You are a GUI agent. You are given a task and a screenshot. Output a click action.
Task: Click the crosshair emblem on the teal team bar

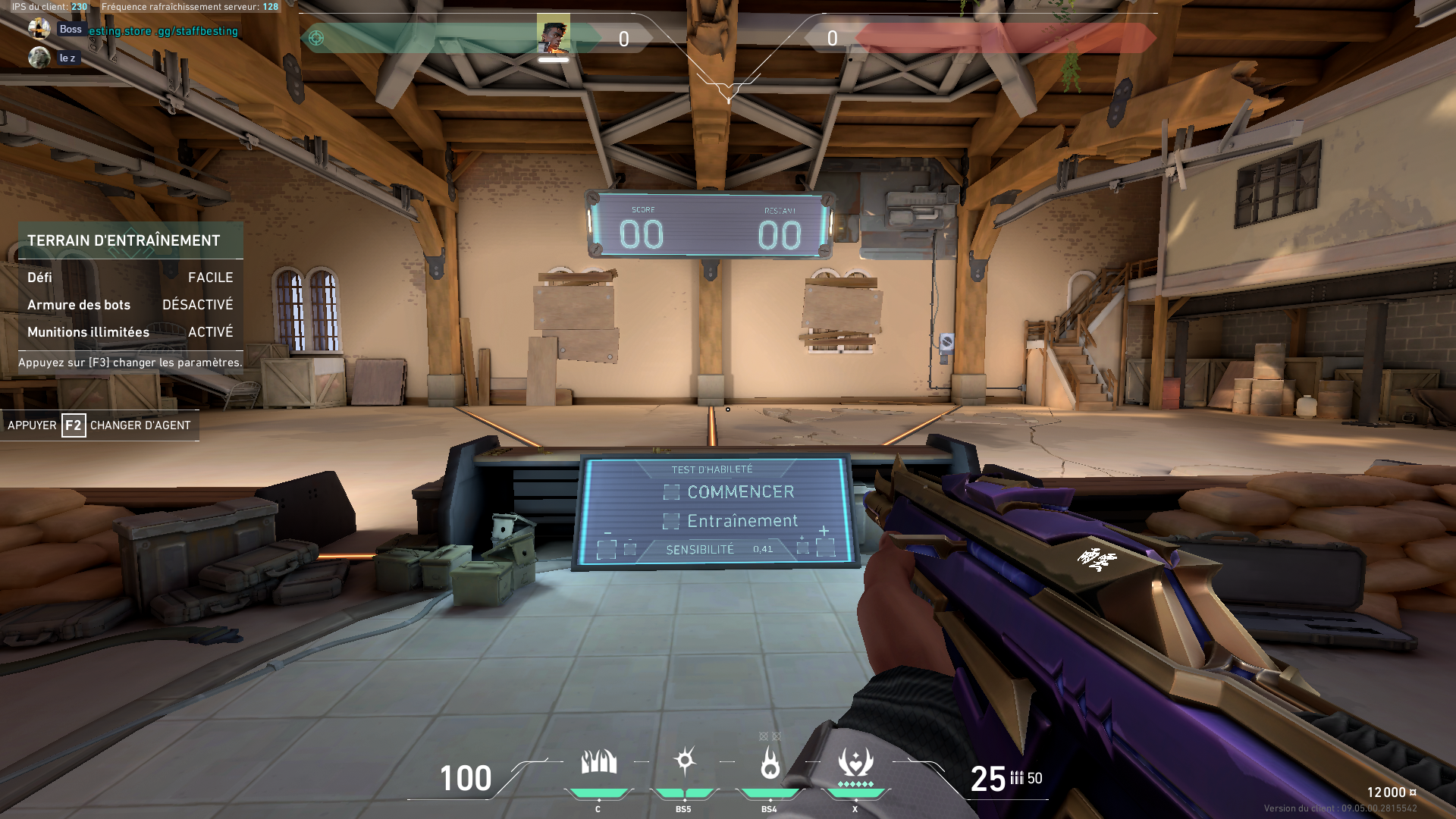316,38
